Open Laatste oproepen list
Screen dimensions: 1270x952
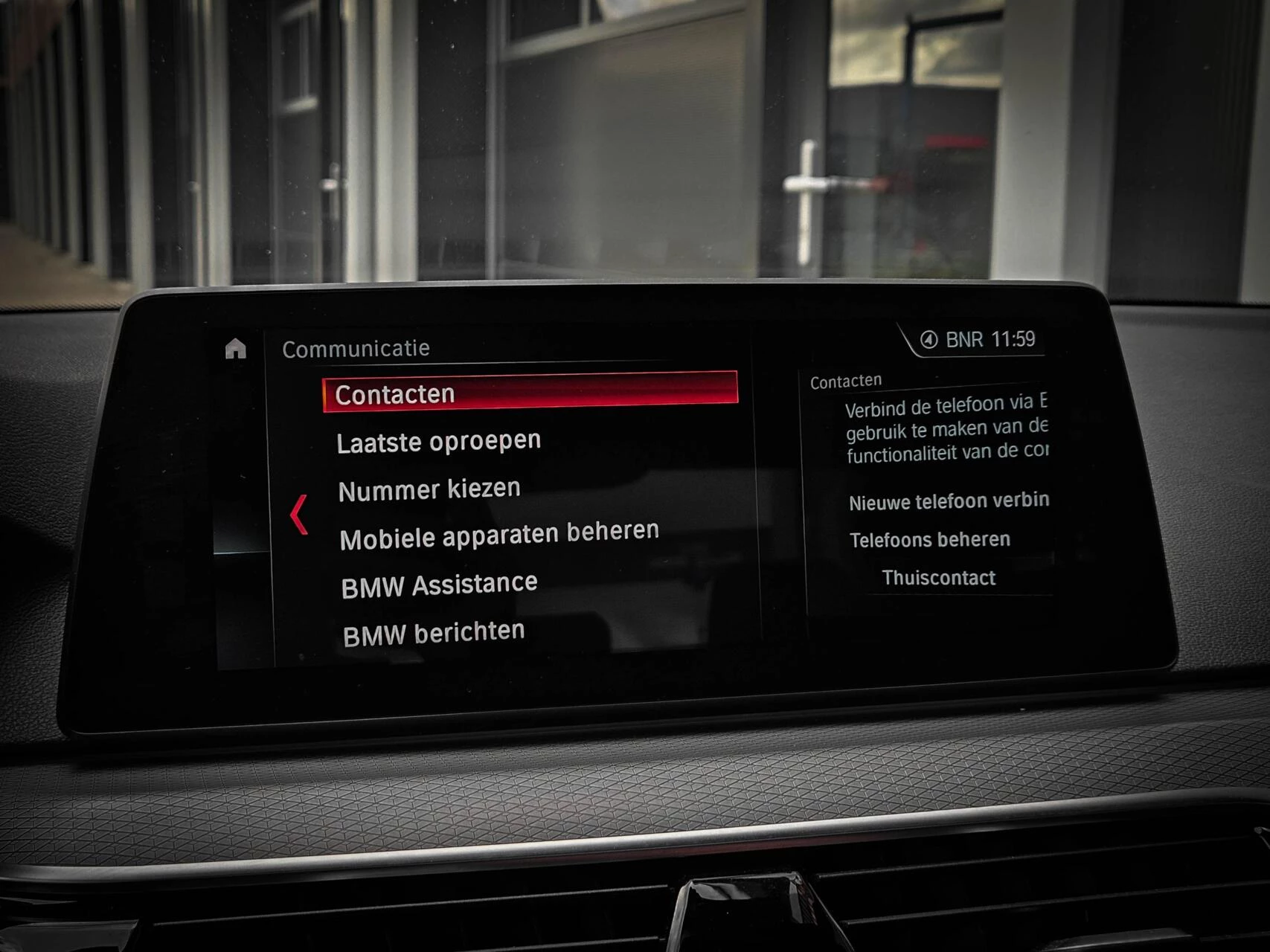tap(438, 442)
